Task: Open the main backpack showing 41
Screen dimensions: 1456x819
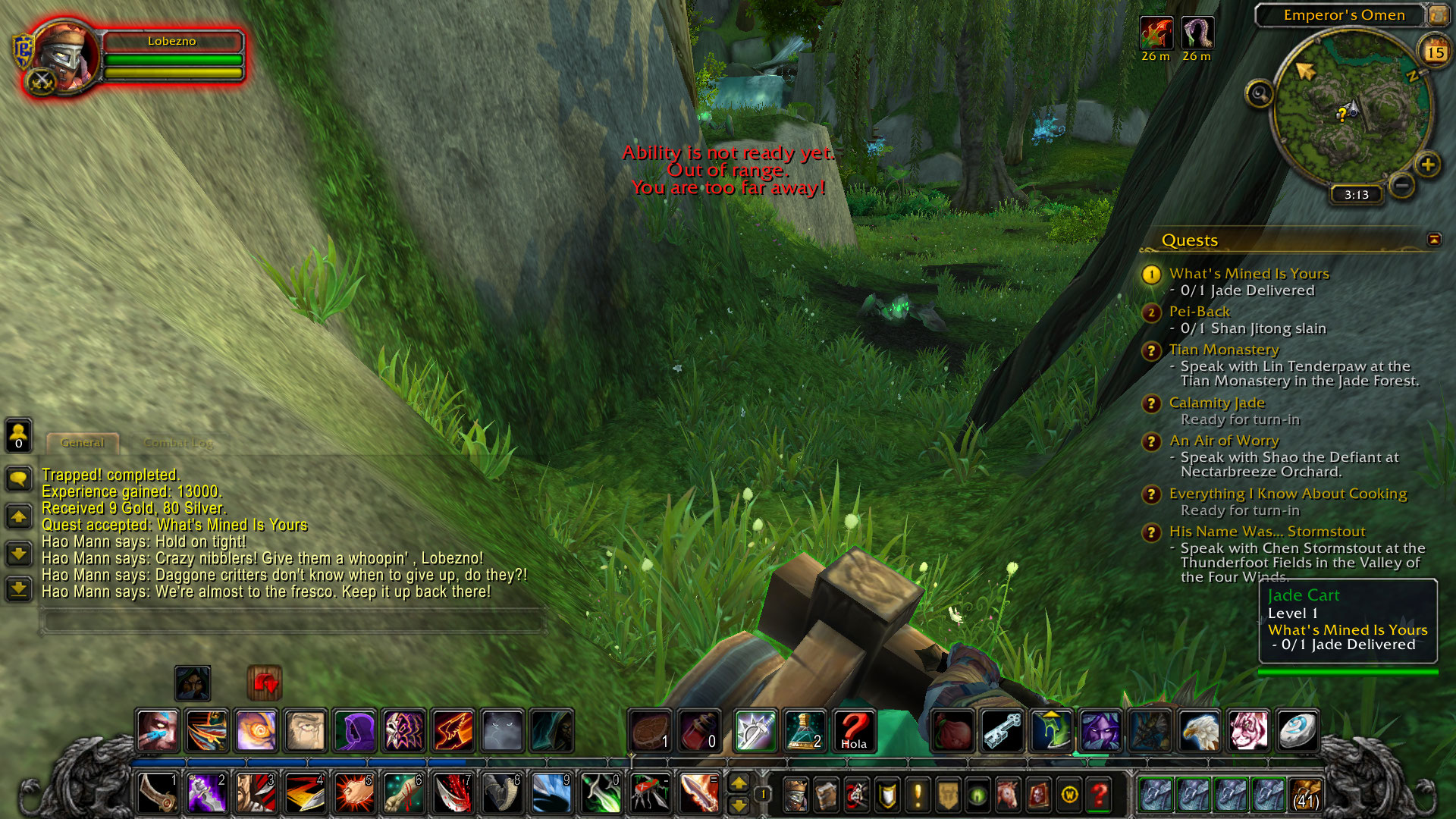Action: (x=1304, y=795)
